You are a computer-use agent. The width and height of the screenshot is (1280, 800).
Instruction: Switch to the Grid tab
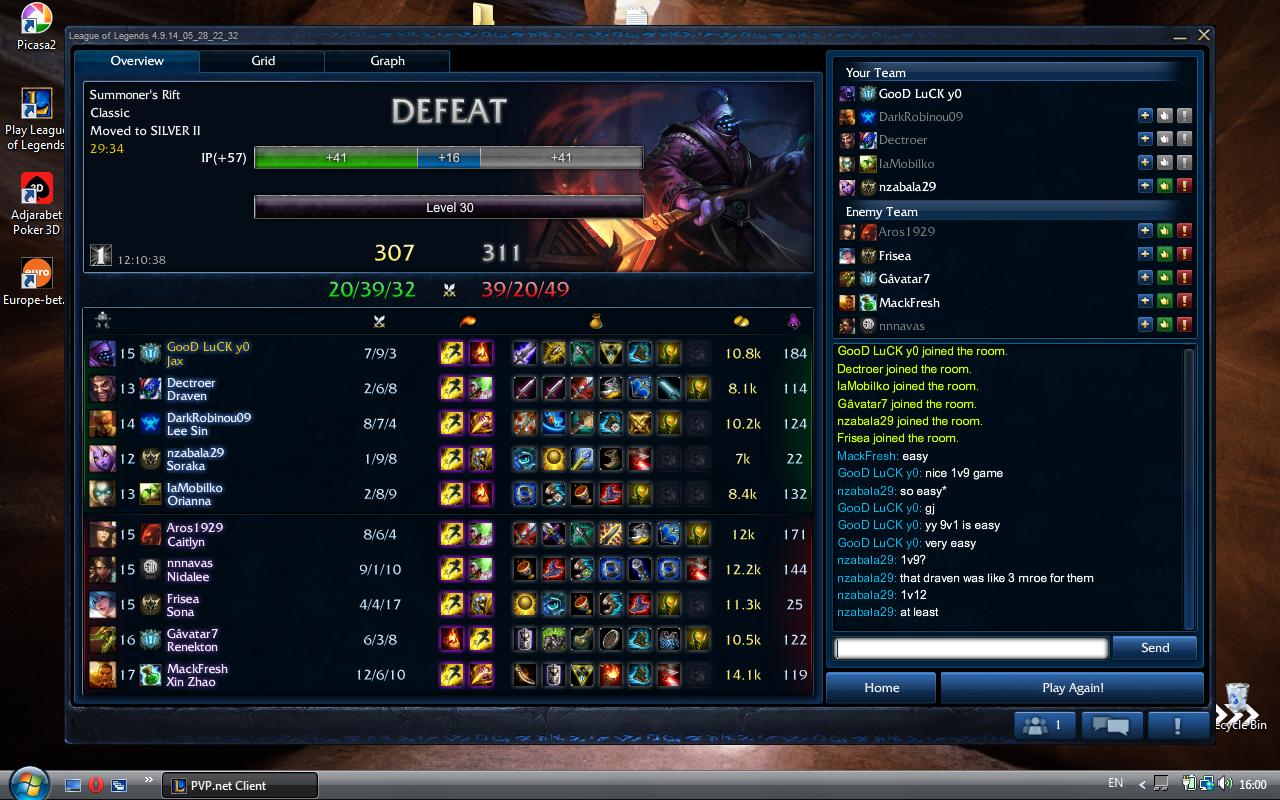pyautogui.click(x=263, y=61)
